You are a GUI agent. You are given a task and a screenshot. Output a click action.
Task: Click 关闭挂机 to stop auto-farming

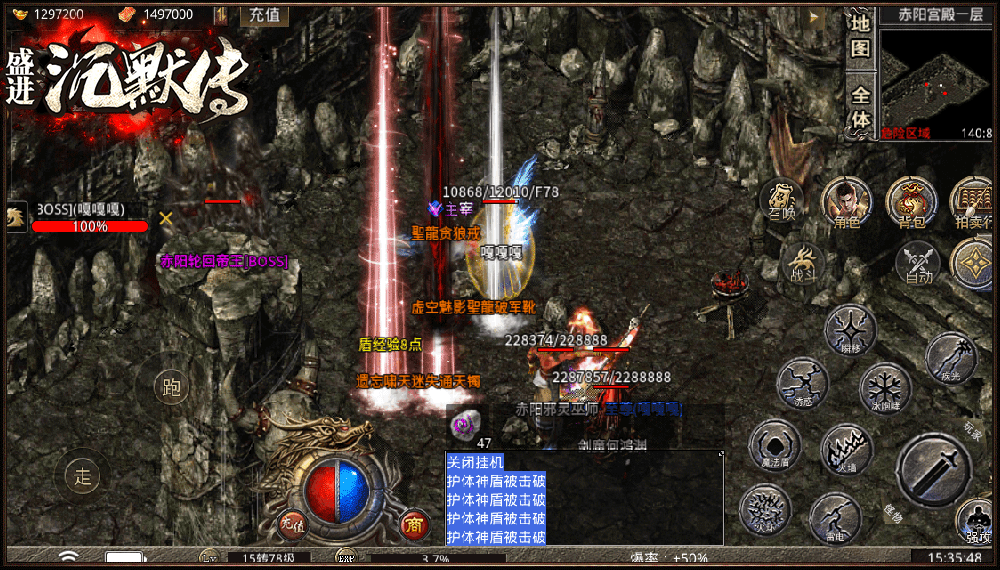[476, 462]
